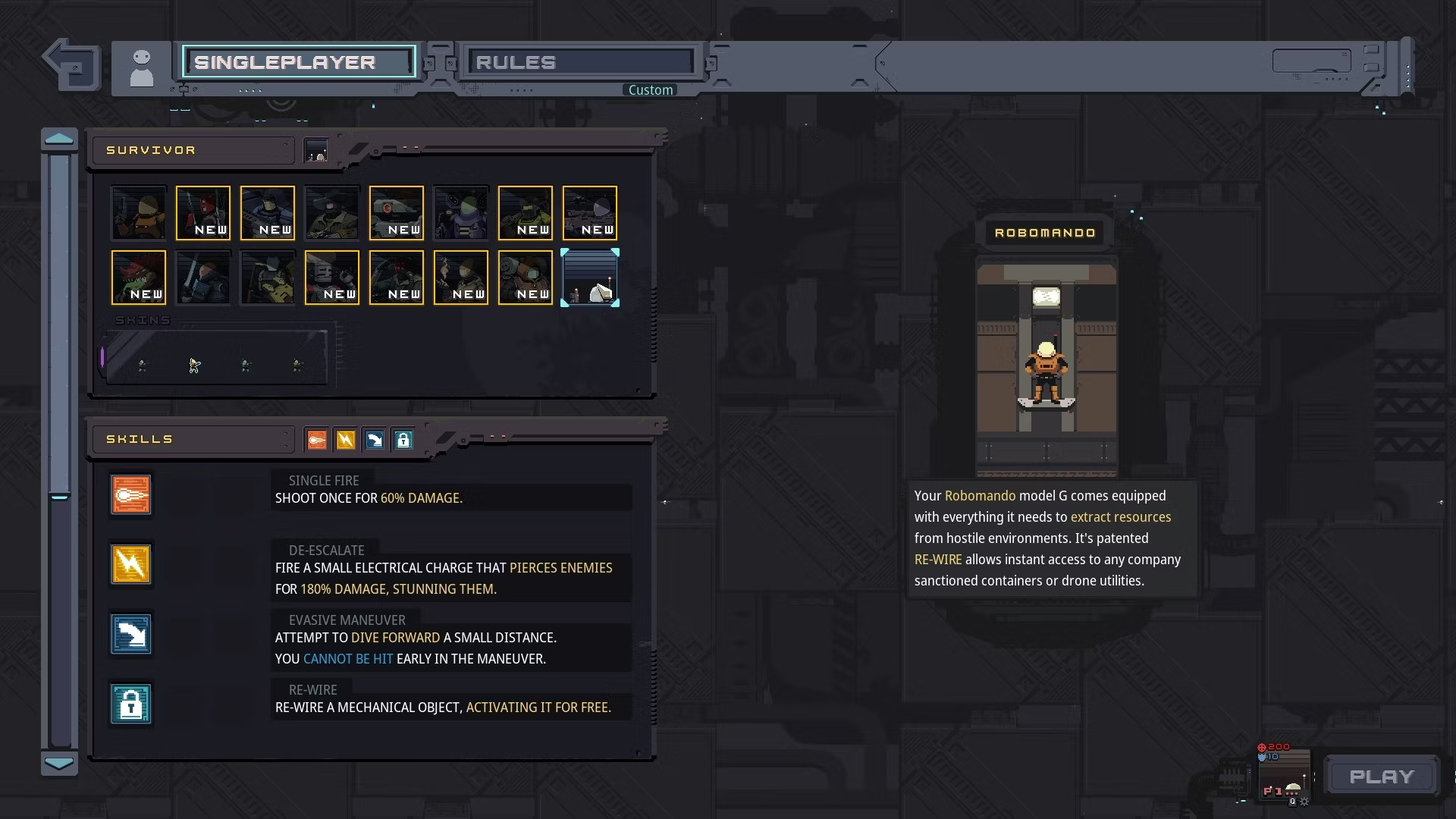
Task: Pick the Robomando survivor tile
Action: (x=590, y=278)
